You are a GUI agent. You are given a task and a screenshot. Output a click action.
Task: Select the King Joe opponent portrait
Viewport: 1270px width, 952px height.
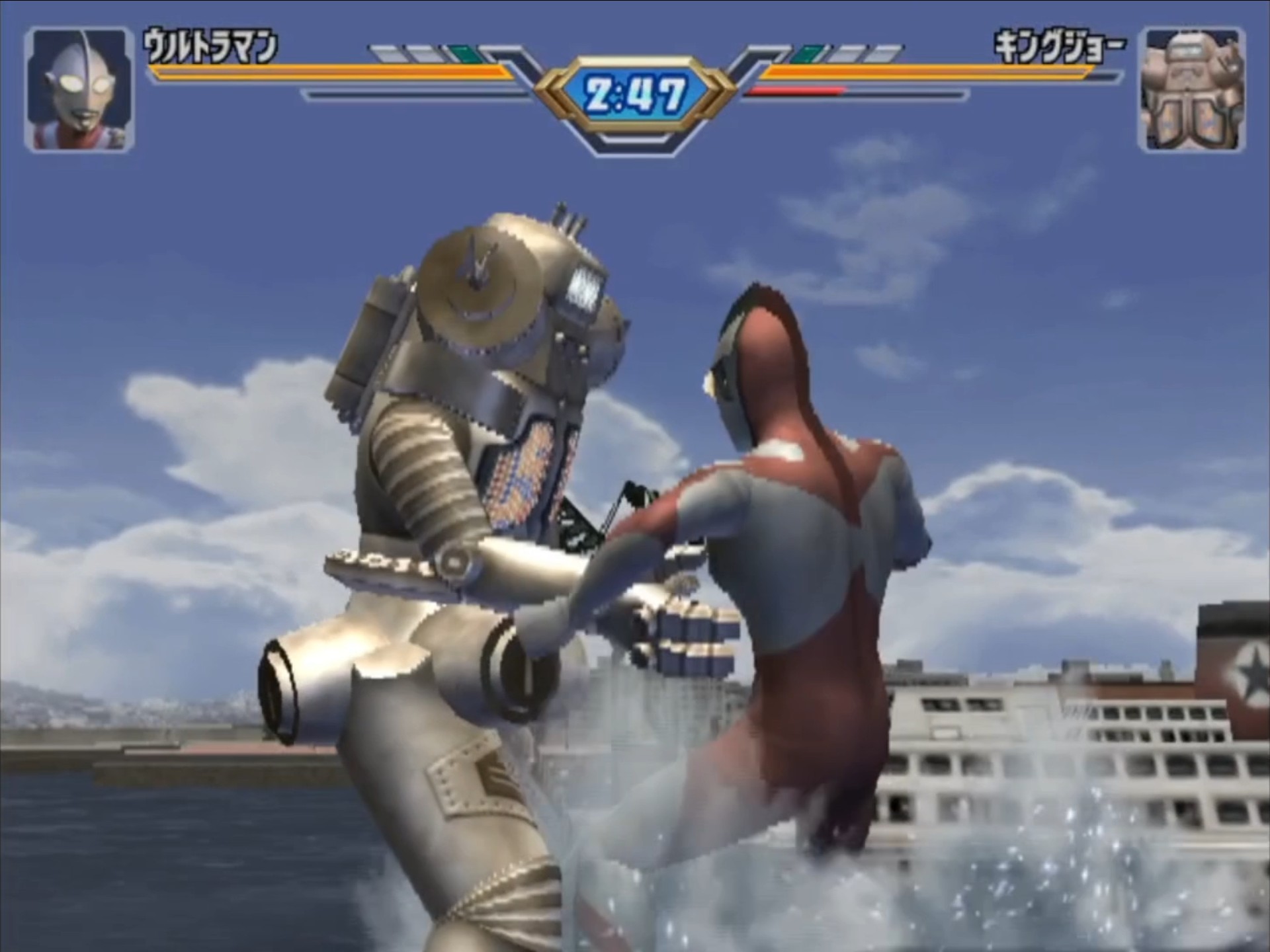coord(1191,89)
